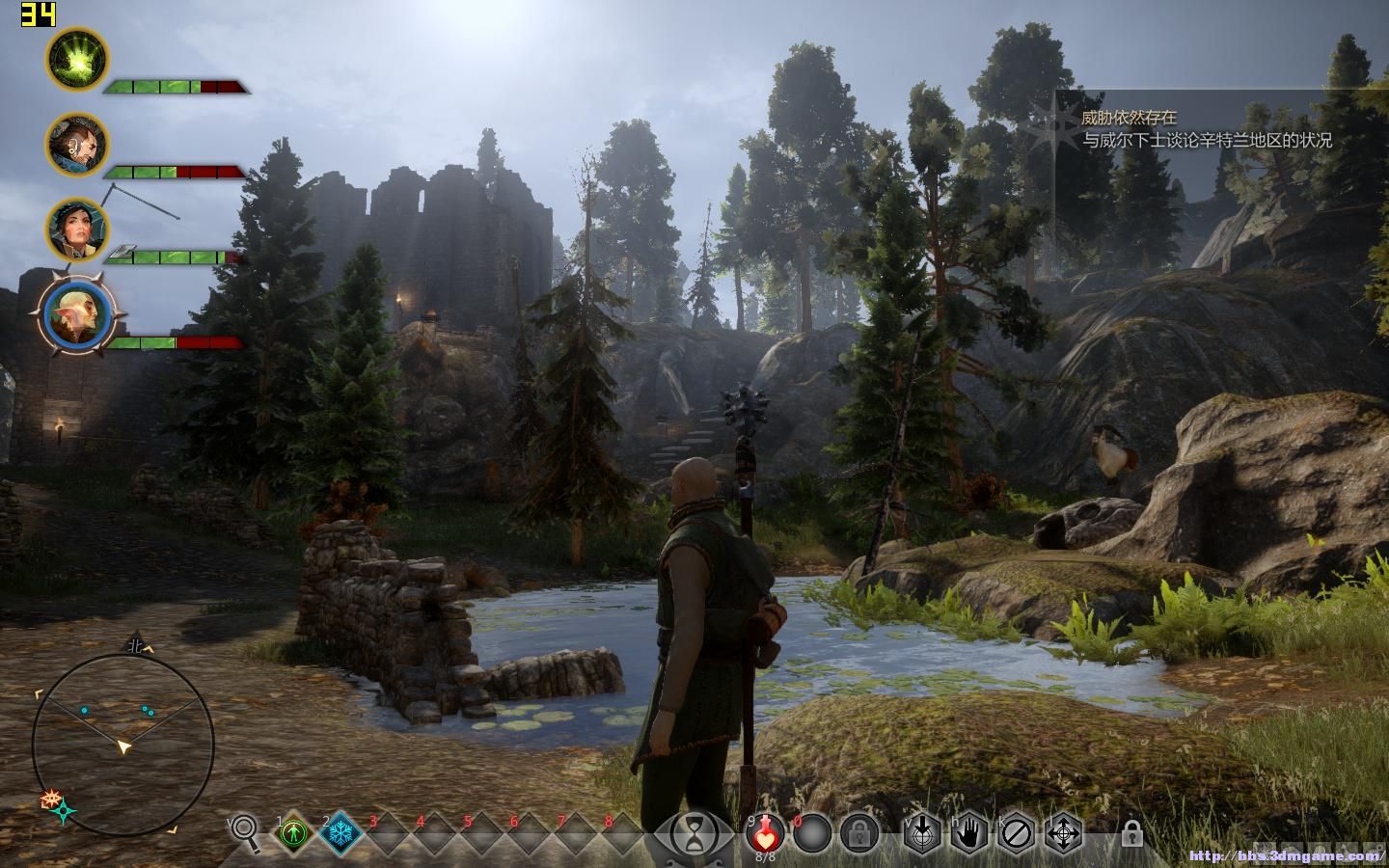Drink the red heart health potion

pos(765,831)
